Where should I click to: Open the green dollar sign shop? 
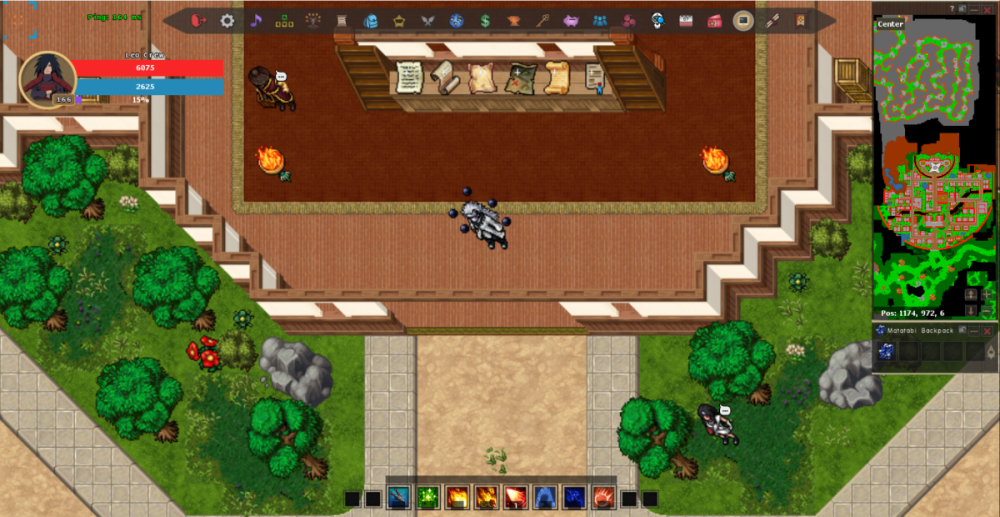(485, 20)
